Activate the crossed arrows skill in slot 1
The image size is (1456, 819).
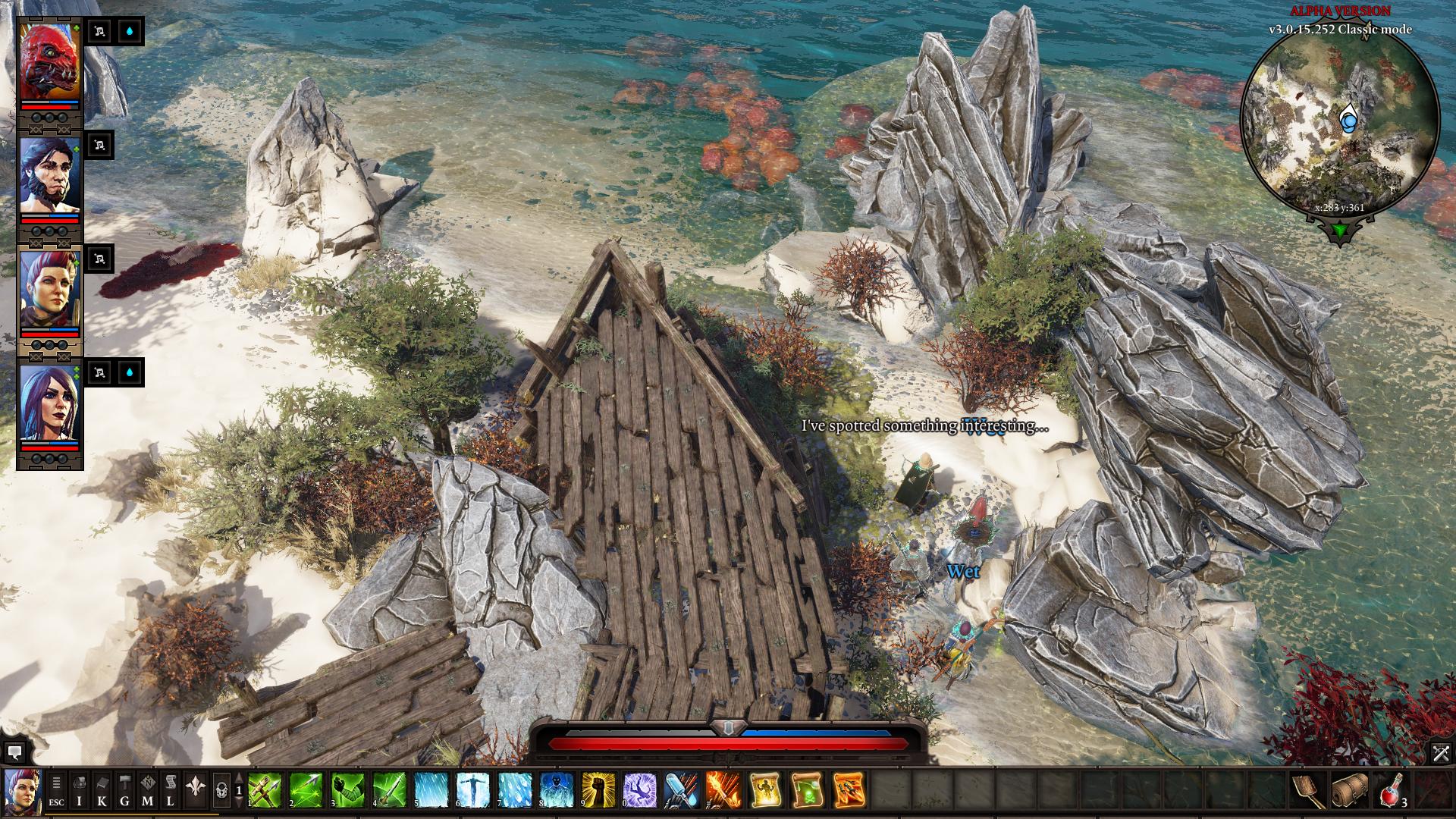click(265, 790)
